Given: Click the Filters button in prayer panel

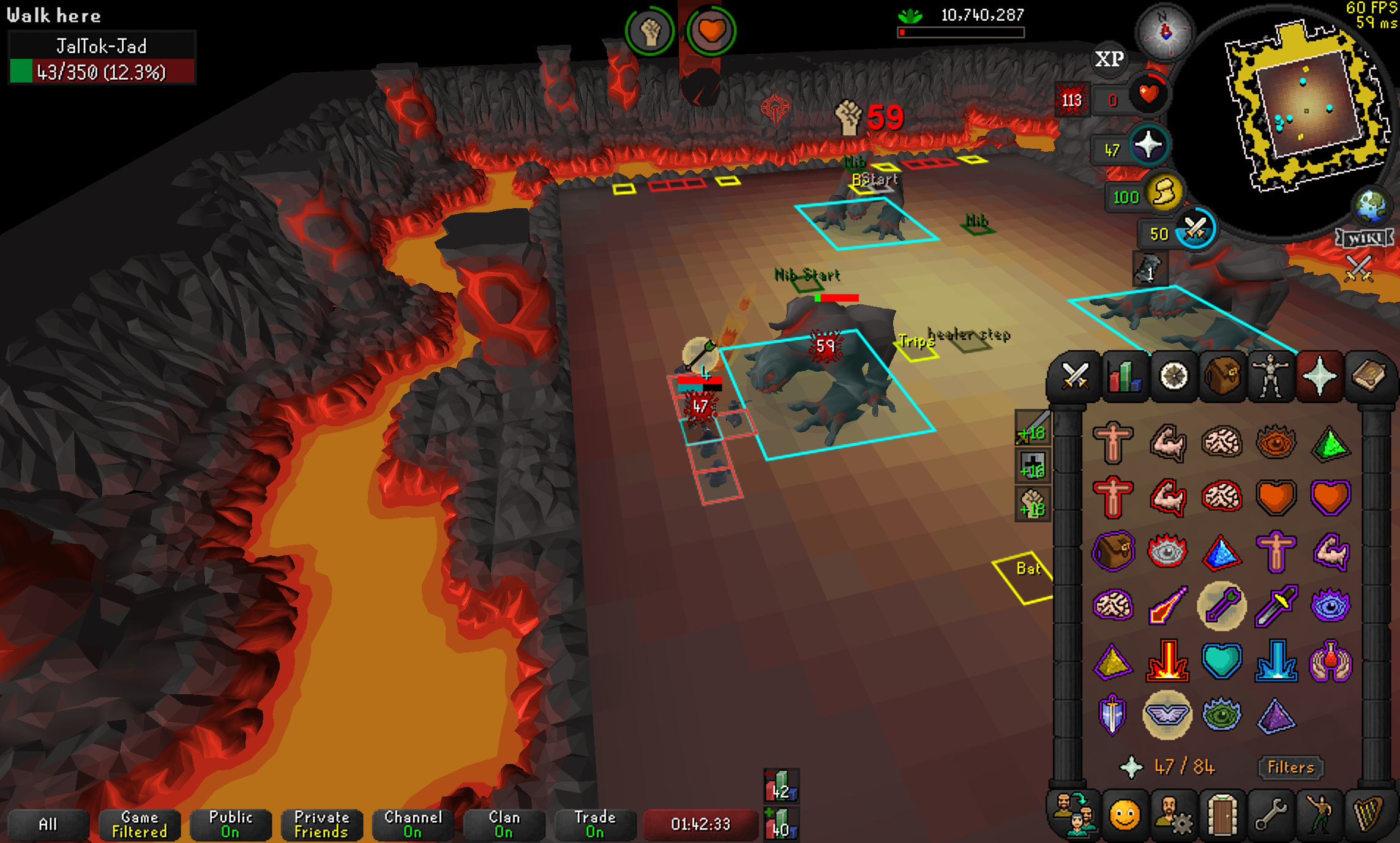Looking at the screenshot, I should [x=1290, y=767].
